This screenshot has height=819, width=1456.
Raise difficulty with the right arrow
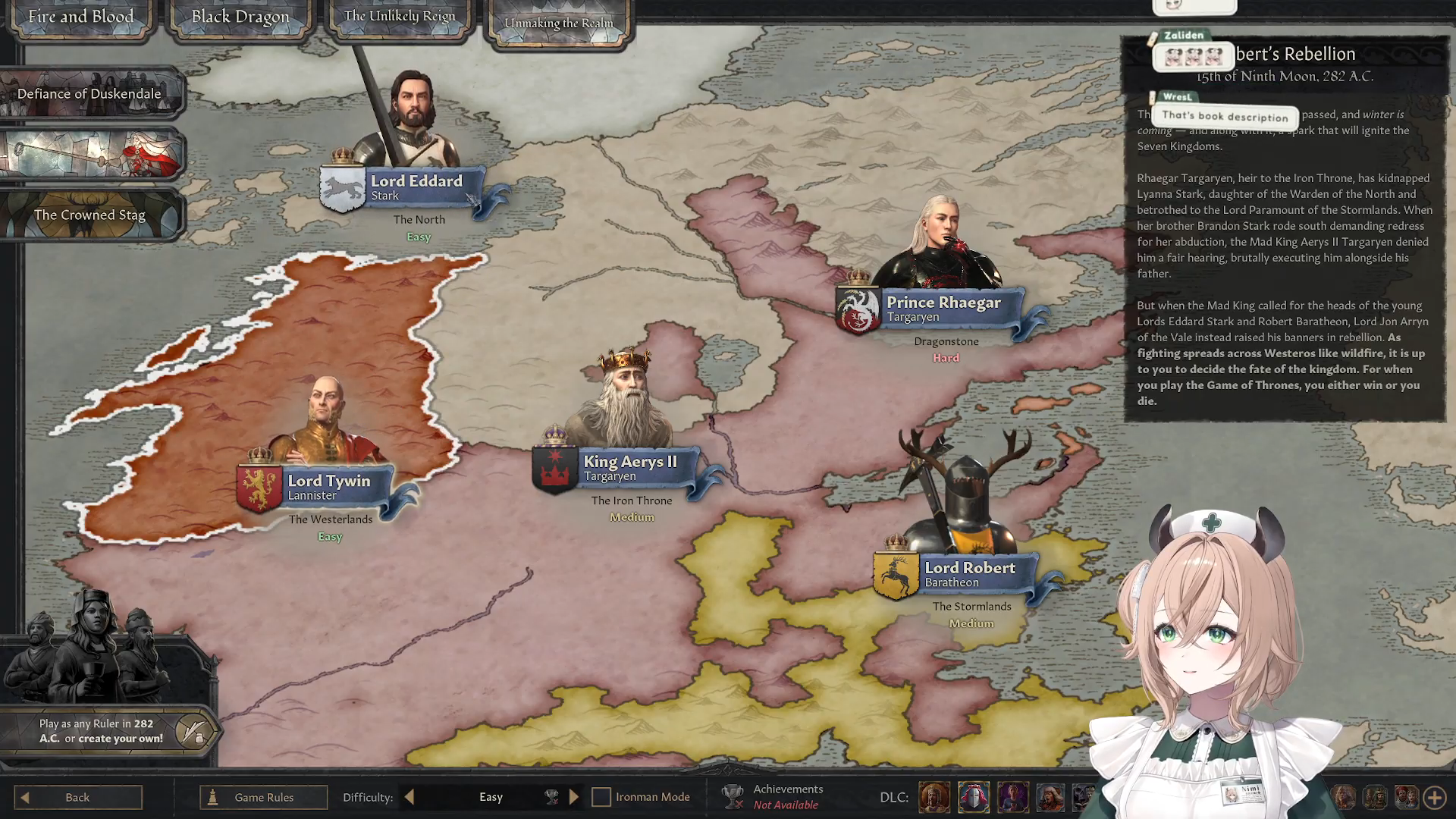pos(574,797)
